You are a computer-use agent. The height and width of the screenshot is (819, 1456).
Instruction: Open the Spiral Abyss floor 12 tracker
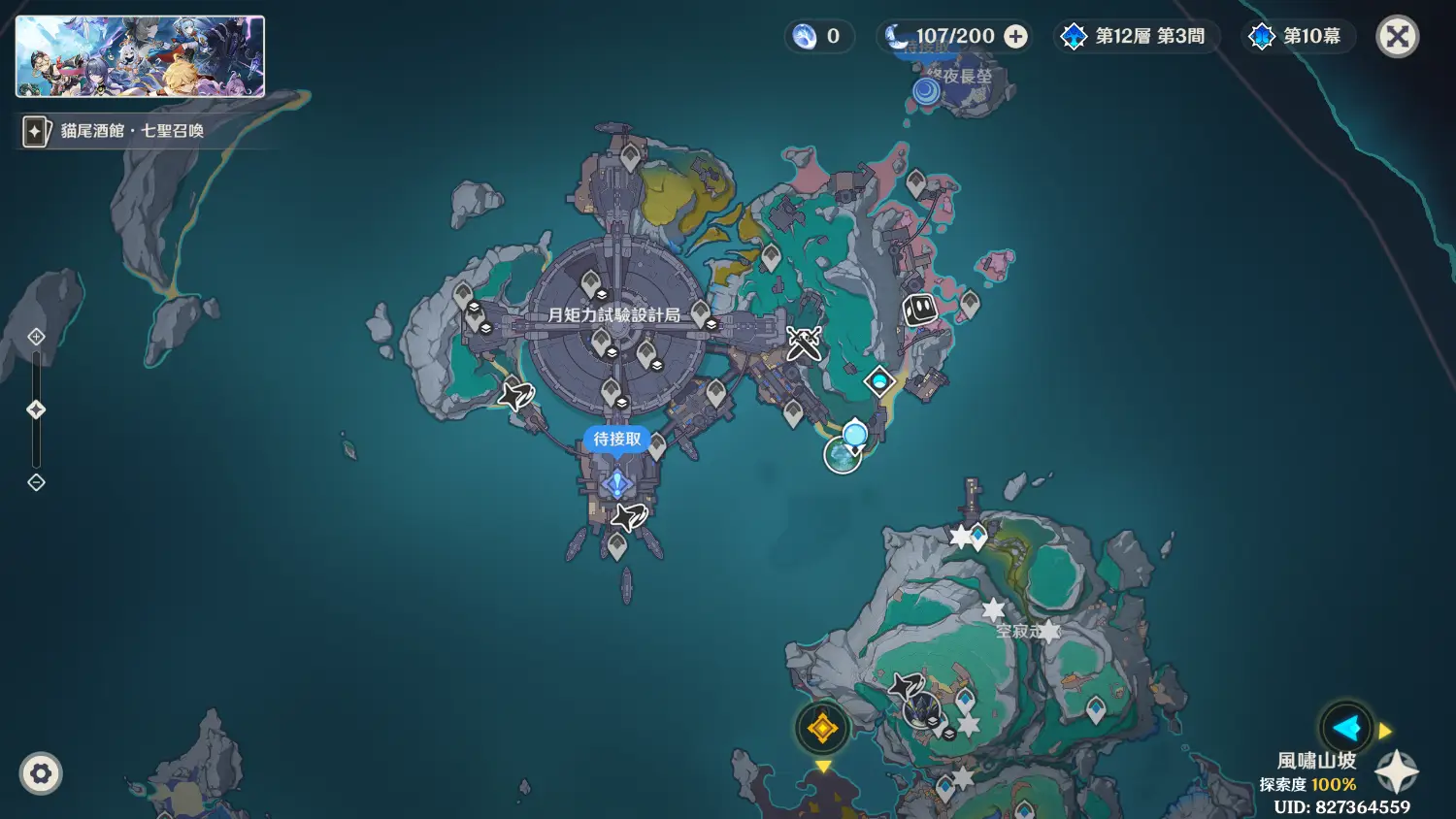[x=1136, y=37]
